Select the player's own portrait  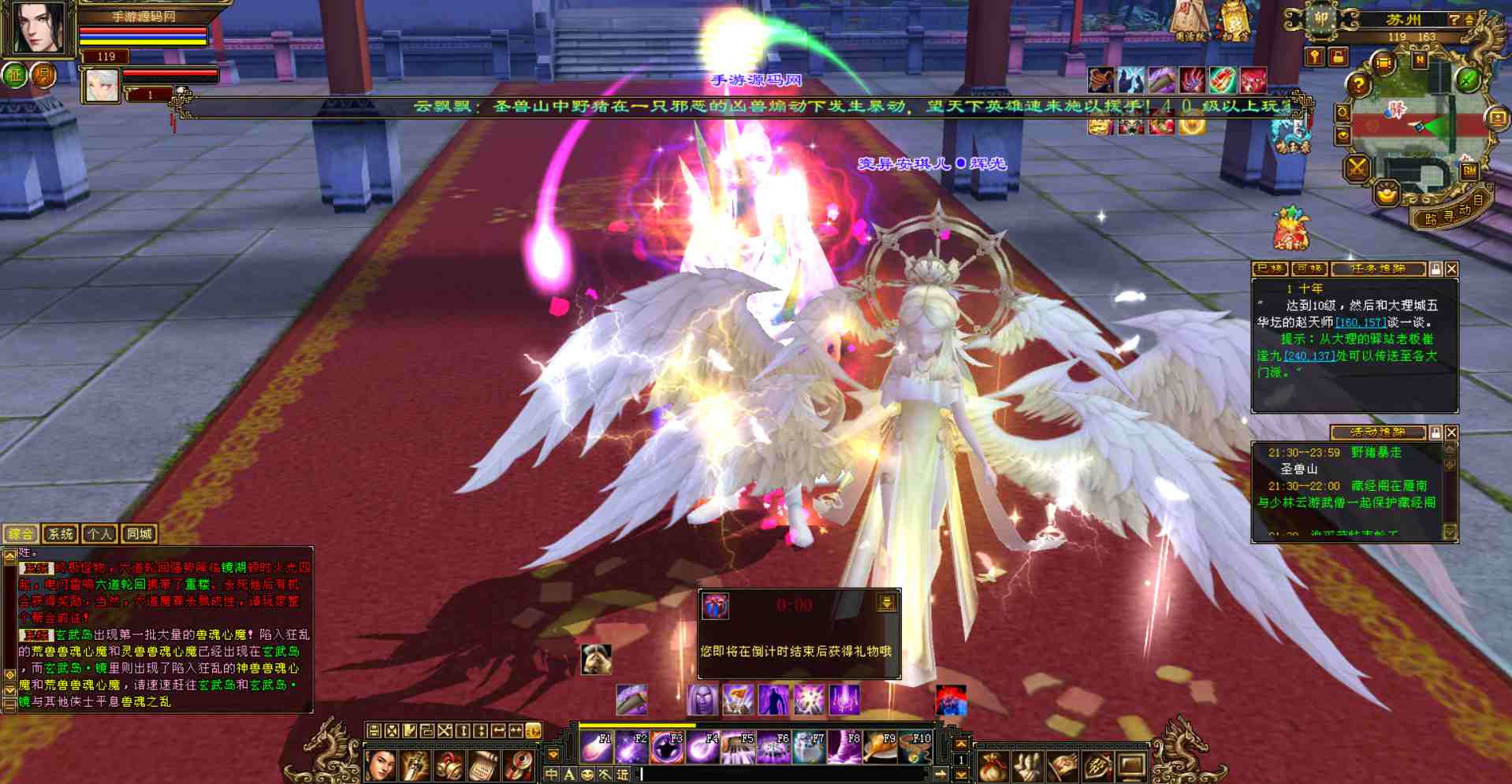click(37, 28)
